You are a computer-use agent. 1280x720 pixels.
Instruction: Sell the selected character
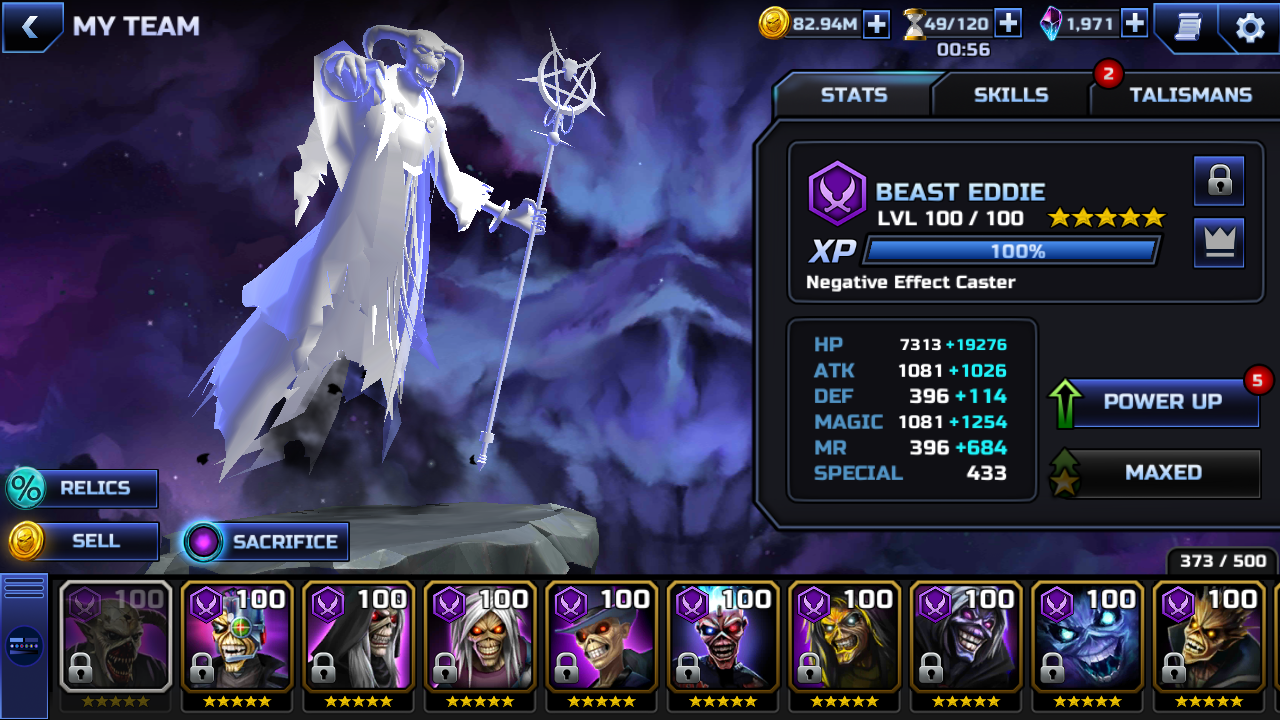84,541
